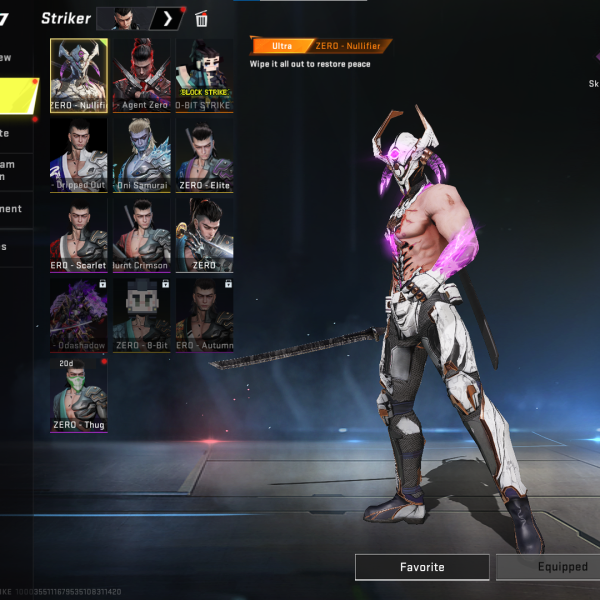This screenshot has height=600, width=600.
Task: Pick the Block Strike skin tile
Action: (x=205, y=75)
